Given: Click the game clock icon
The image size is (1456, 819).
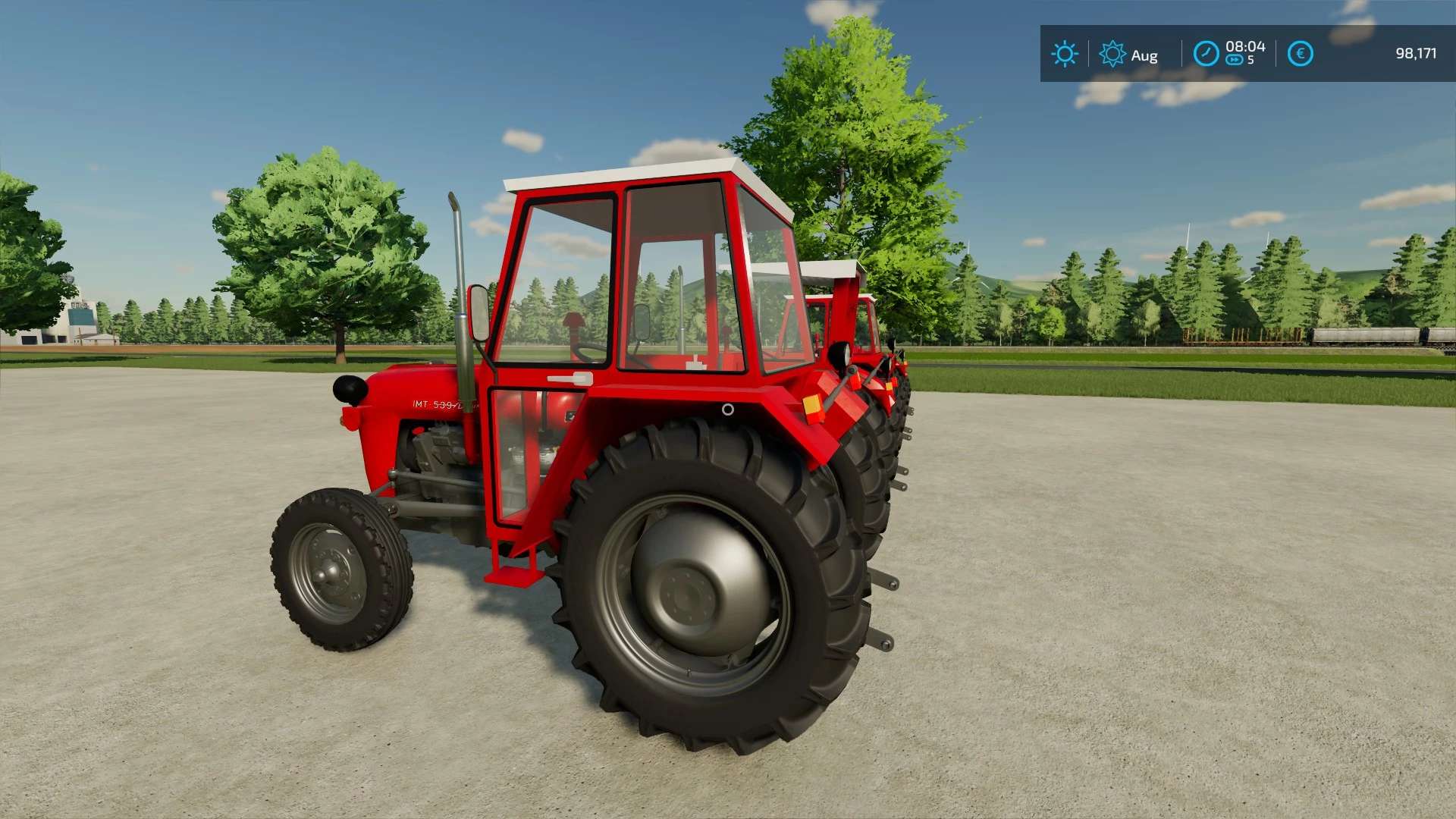Looking at the screenshot, I should coord(1206,54).
